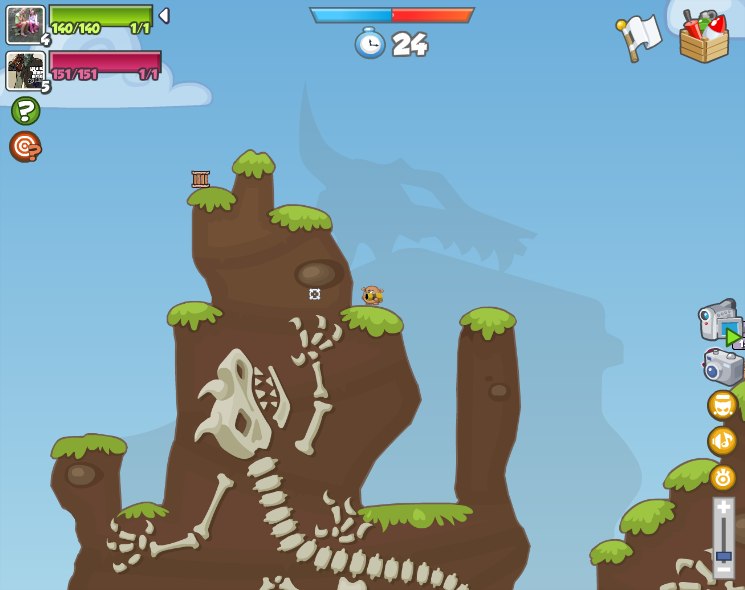
Task: Click the blue zoom slider handle
Action: coord(723,555)
